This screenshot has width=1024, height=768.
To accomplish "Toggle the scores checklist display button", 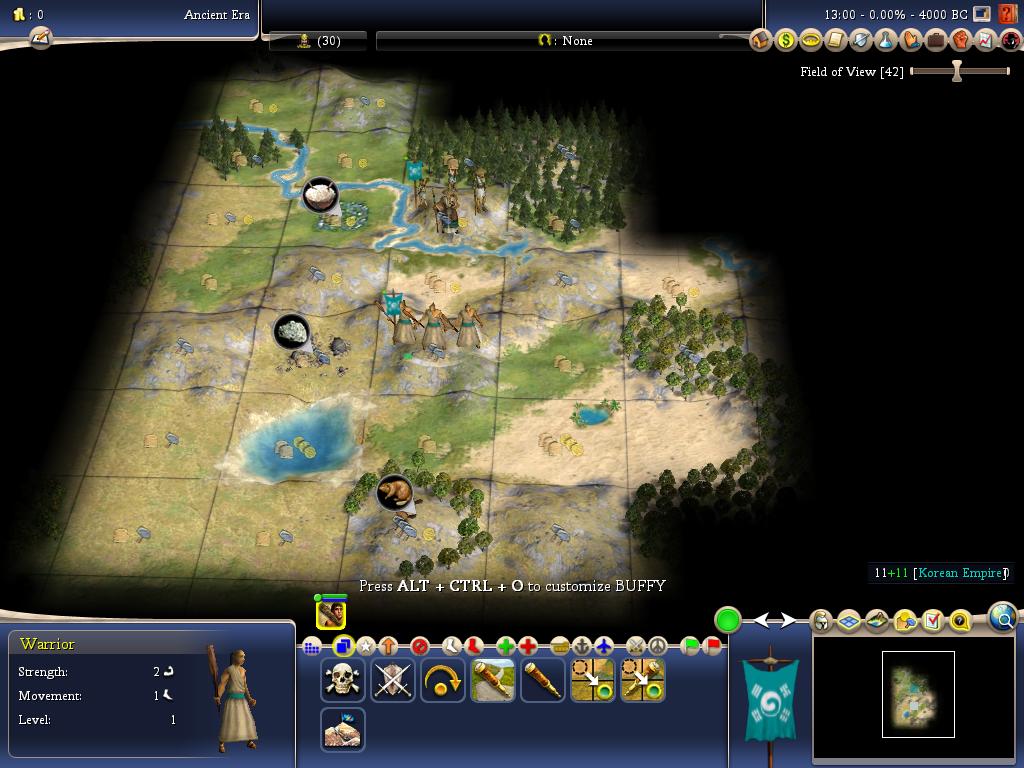I will pyautogui.click(x=933, y=621).
